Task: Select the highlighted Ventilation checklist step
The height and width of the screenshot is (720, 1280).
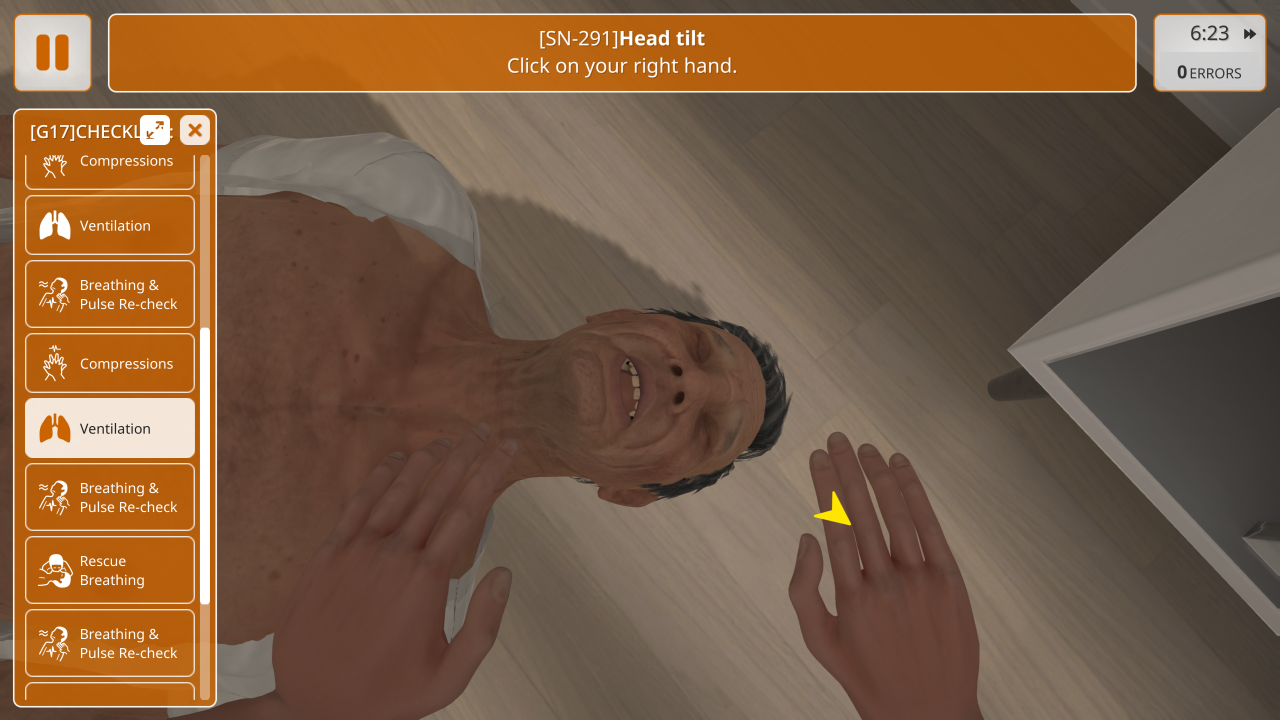Action: [x=110, y=428]
